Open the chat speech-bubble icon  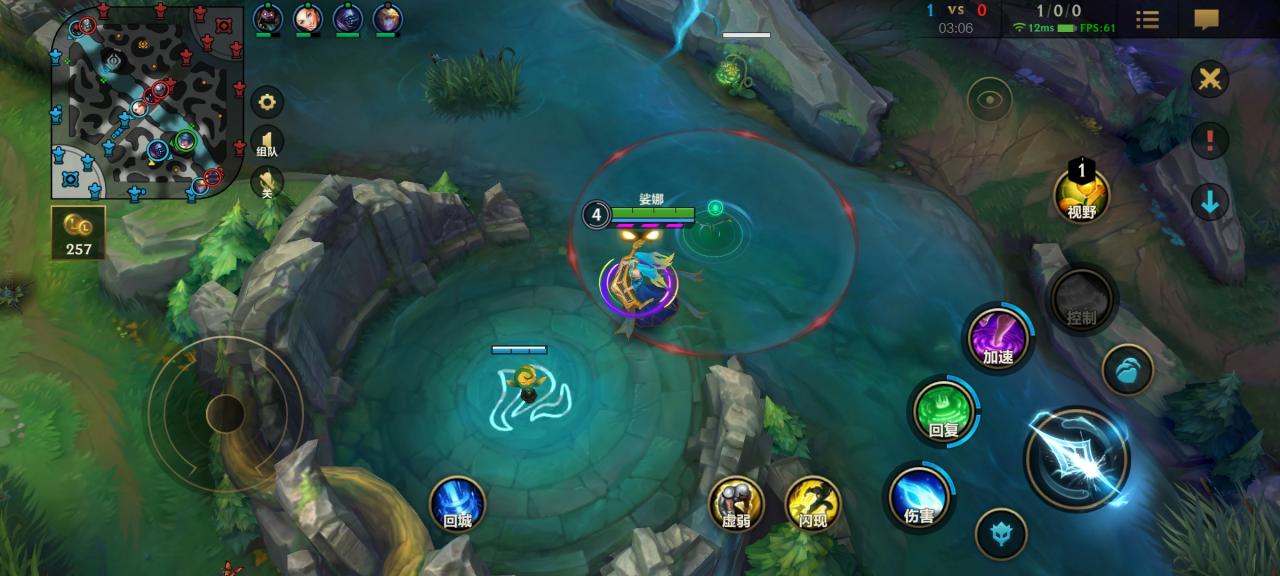pos(1207,20)
